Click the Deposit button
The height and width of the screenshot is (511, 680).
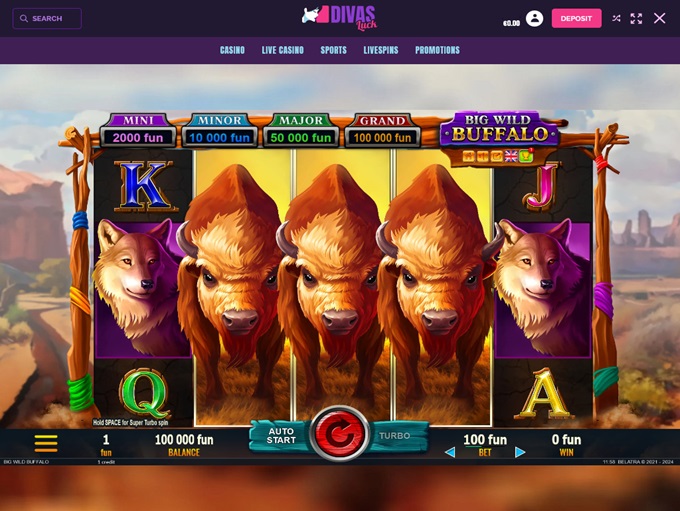576,18
